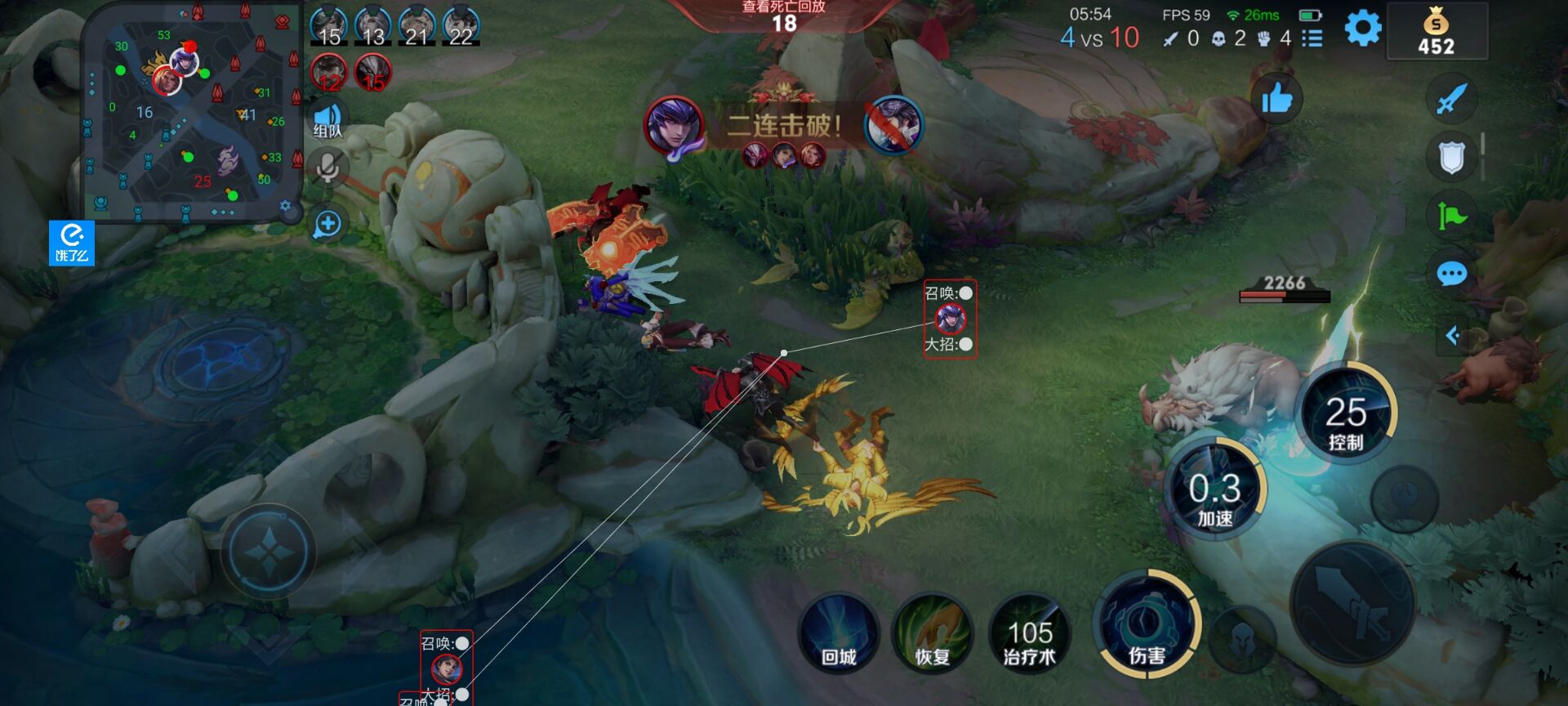Toggle the microphone button
The image size is (1568, 706).
point(327,168)
